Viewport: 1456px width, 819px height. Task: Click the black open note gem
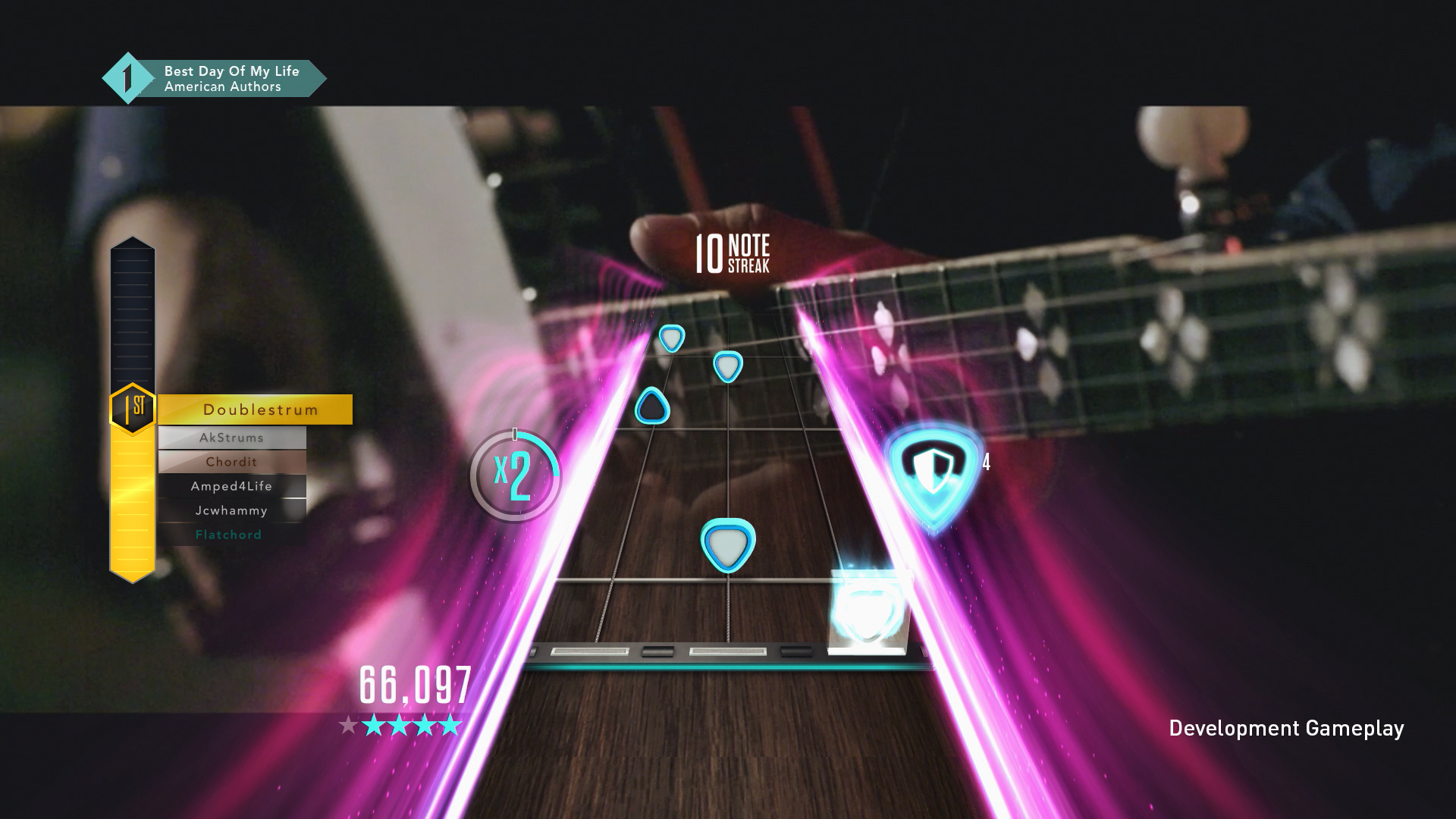click(653, 406)
